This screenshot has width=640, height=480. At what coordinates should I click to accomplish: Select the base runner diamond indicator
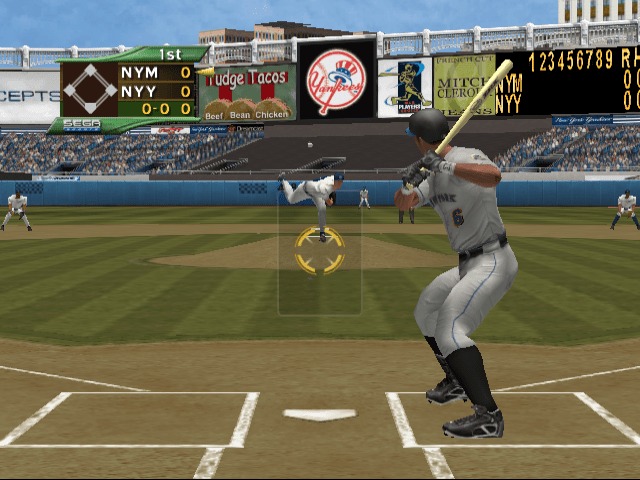click(90, 90)
